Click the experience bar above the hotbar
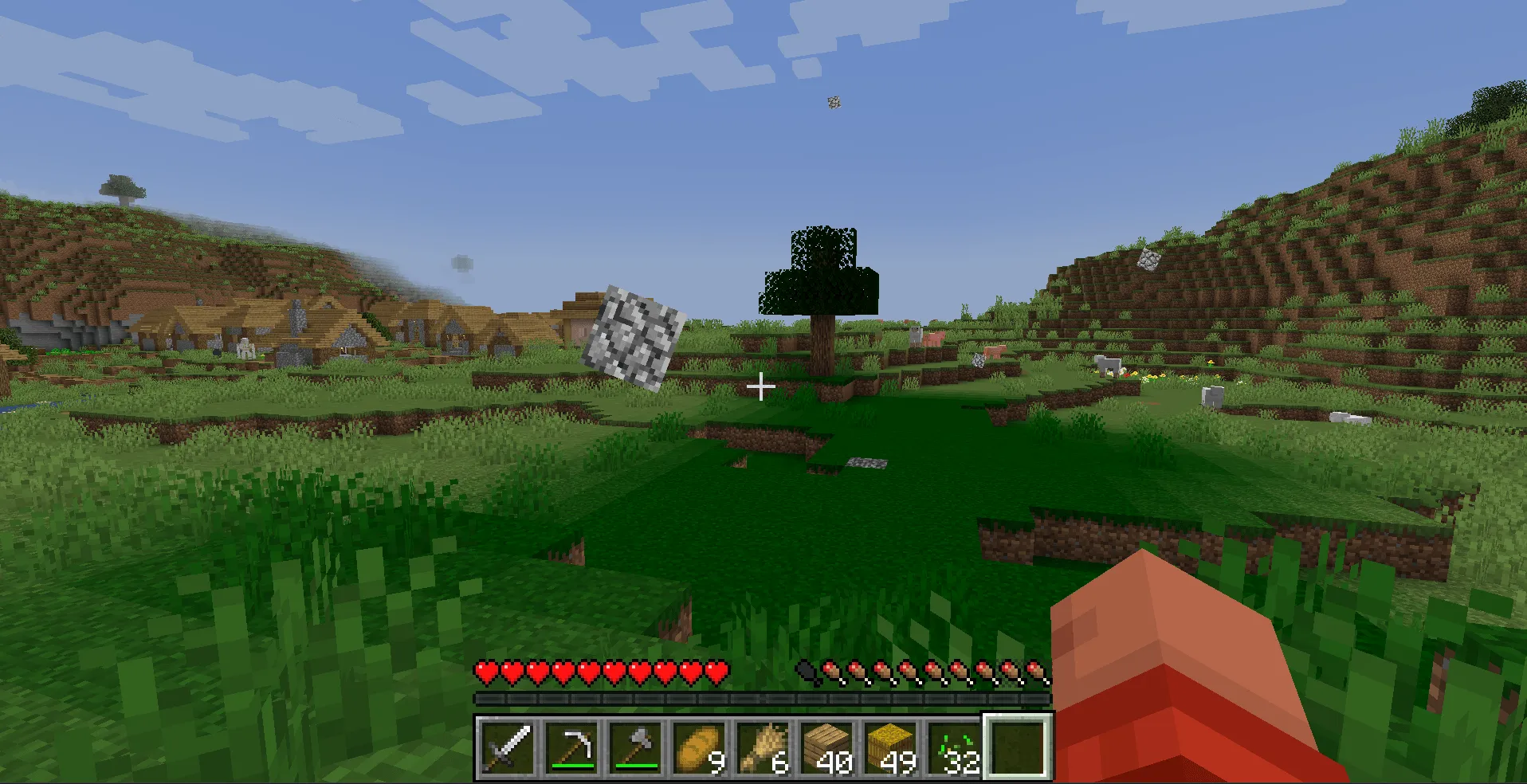Viewport: 1527px width, 784px height. [761, 699]
